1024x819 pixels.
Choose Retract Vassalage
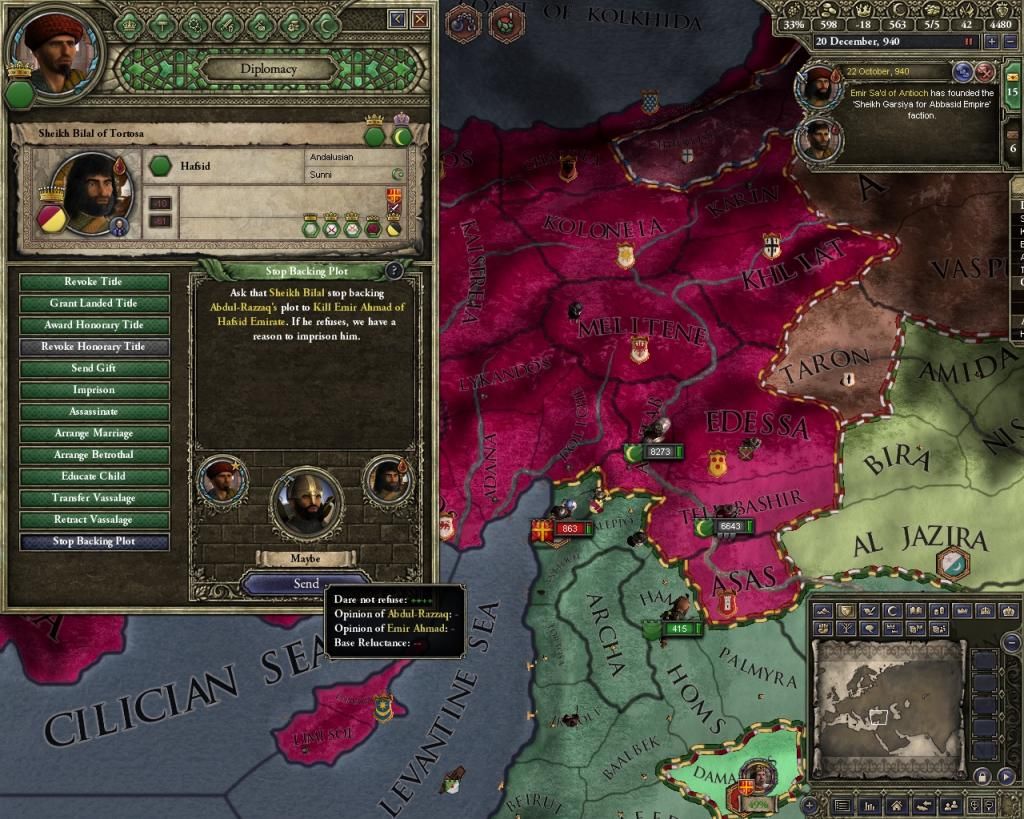94,520
